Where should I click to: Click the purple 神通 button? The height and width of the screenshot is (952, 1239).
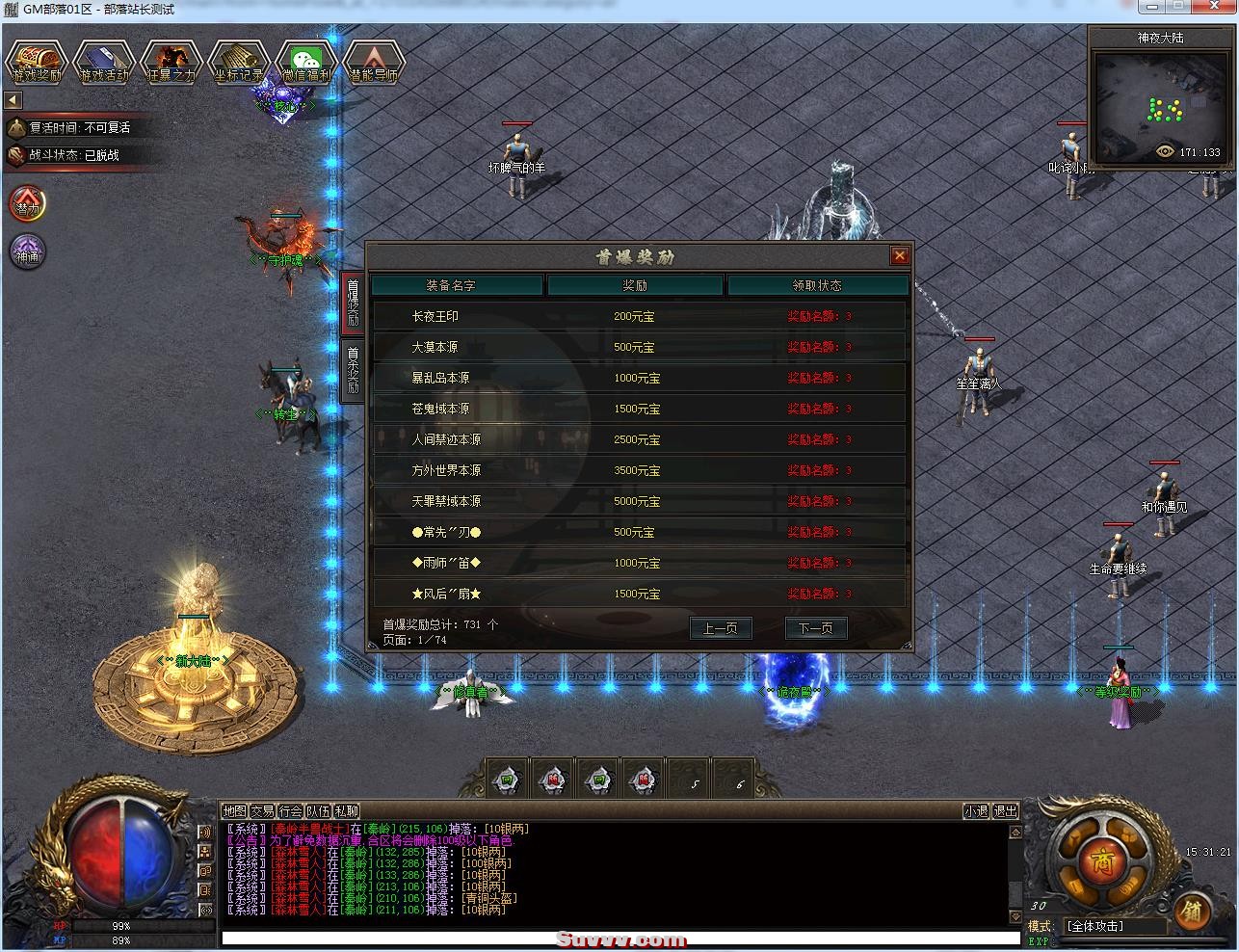[28, 251]
